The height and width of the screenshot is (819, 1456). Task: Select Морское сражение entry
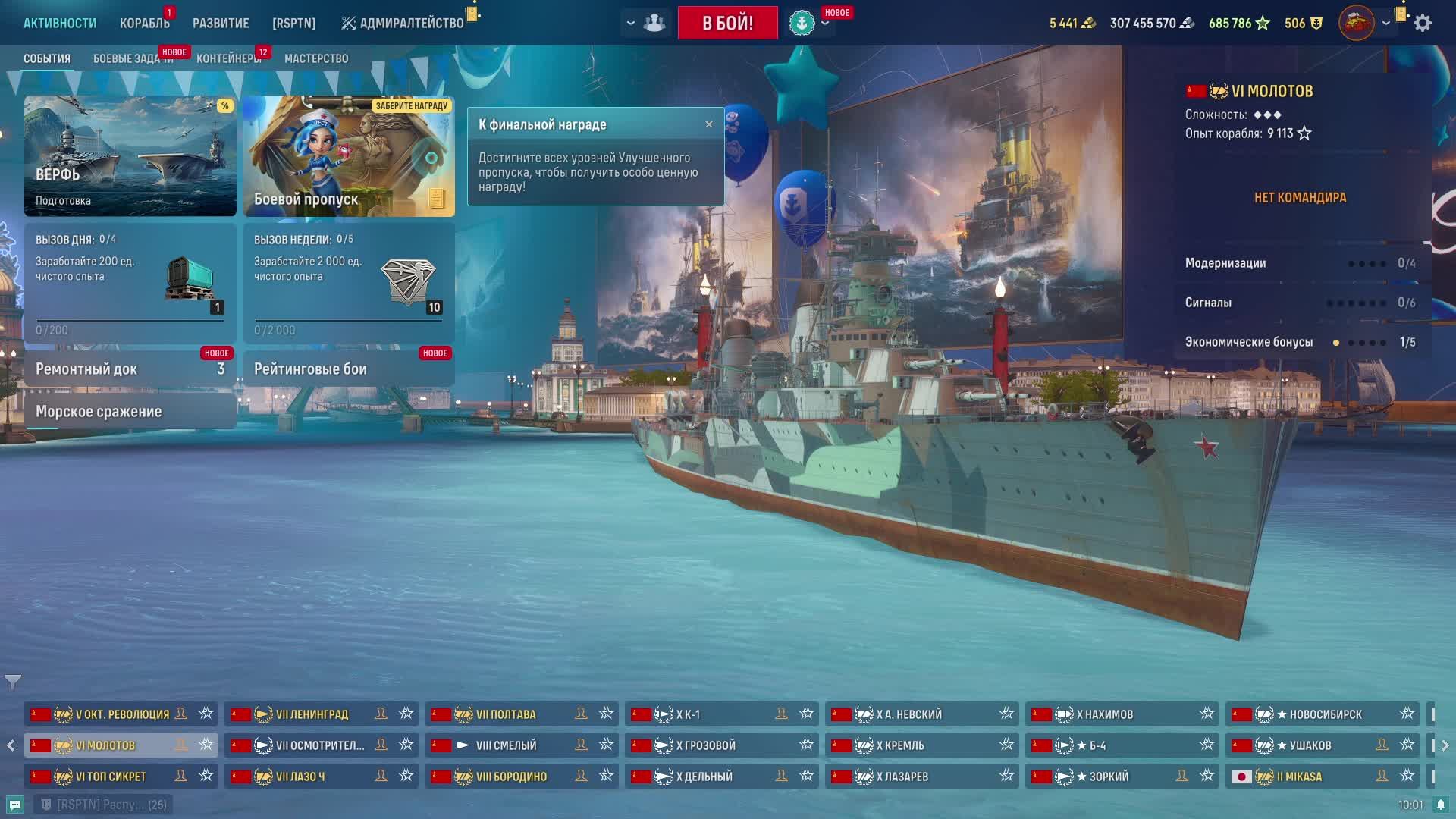point(130,412)
